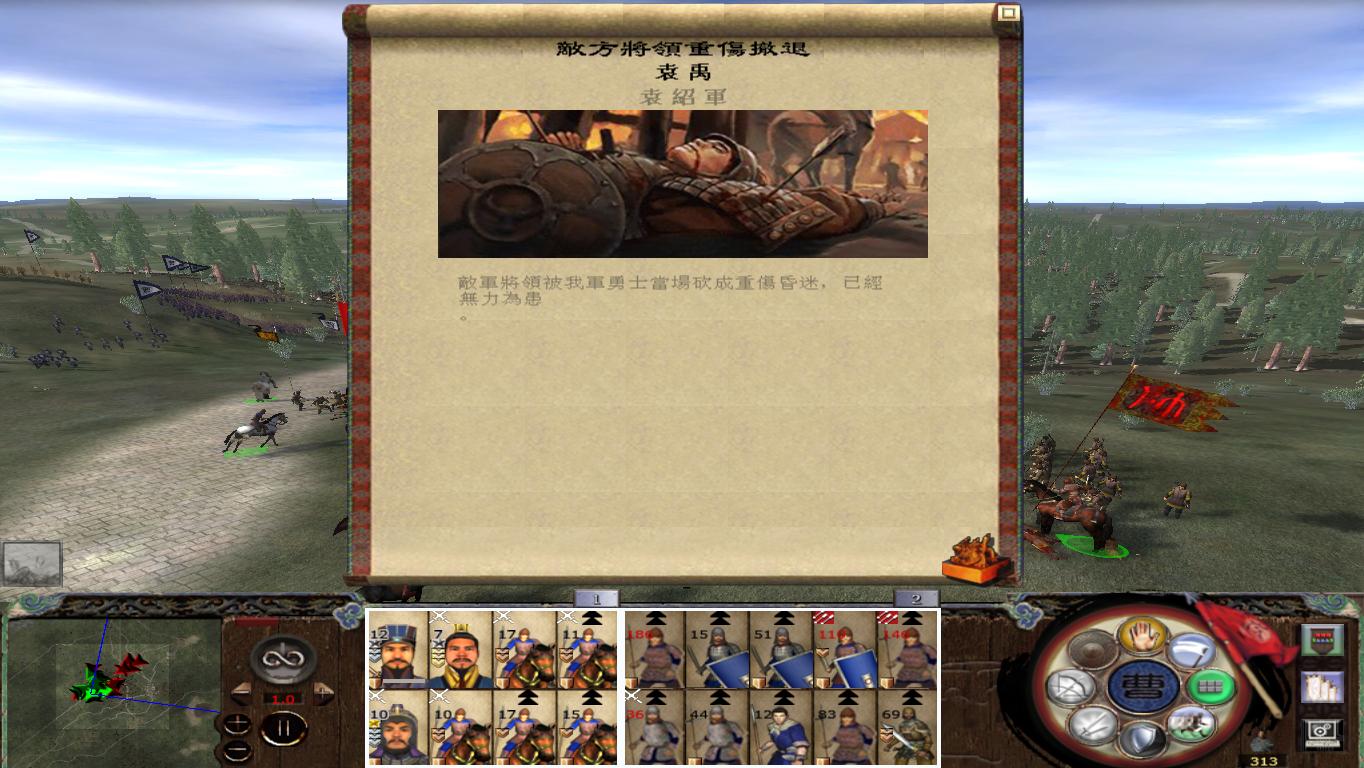The width and height of the screenshot is (1364, 768).
Task: Select the halt hand icon on the command wheel
Action: point(1143,637)
